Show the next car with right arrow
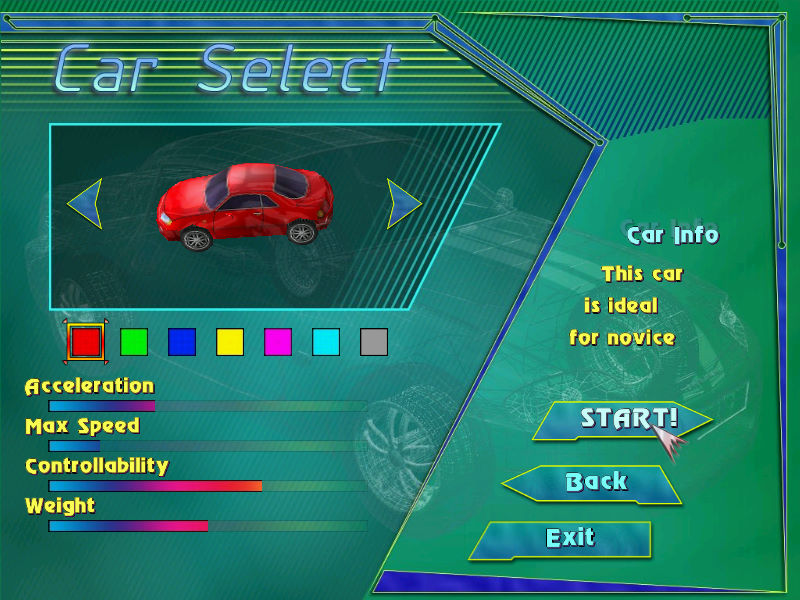The image size is (800, 600). [403, 204]
